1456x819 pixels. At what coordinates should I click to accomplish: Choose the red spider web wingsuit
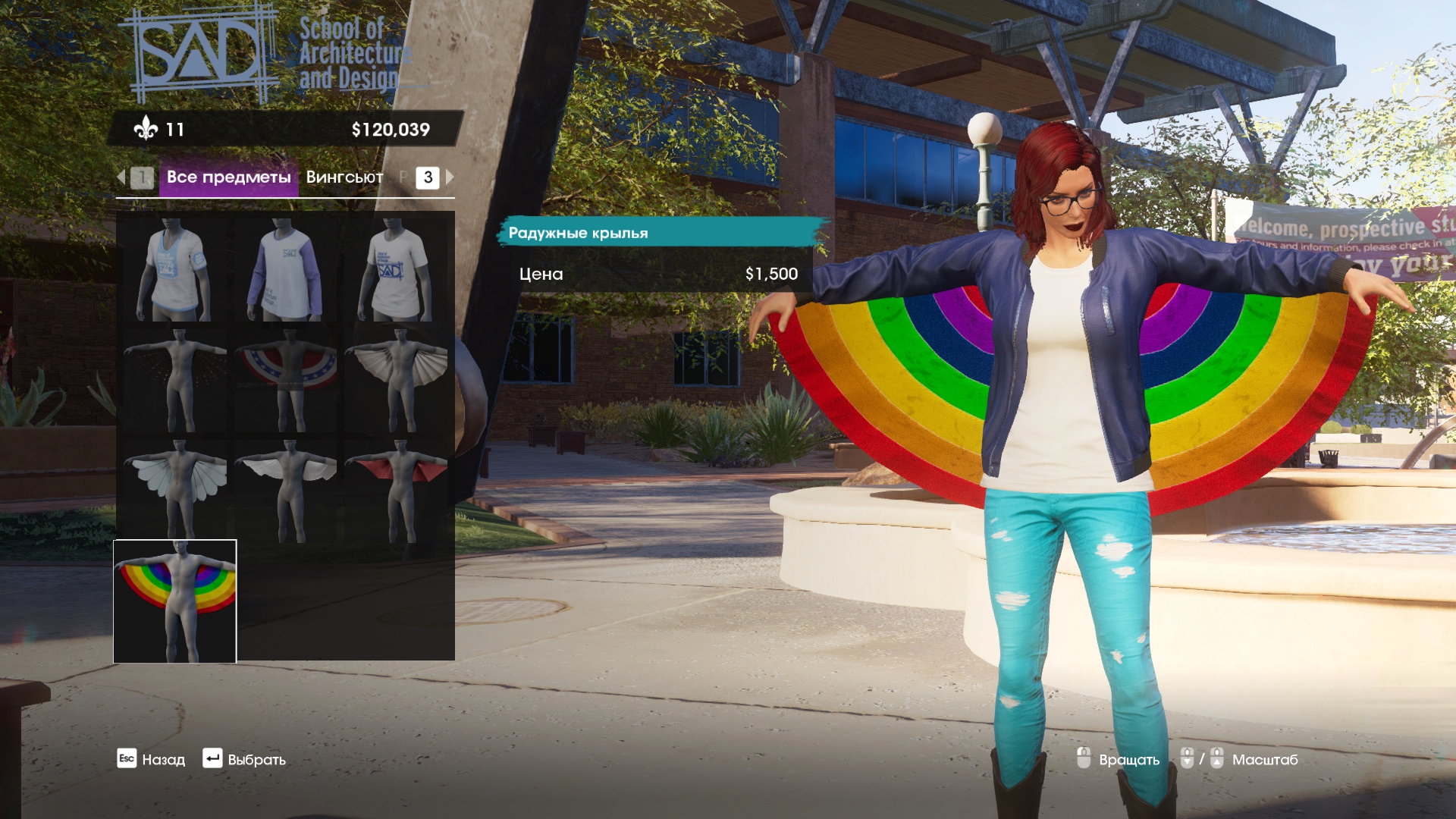(175, 380)
